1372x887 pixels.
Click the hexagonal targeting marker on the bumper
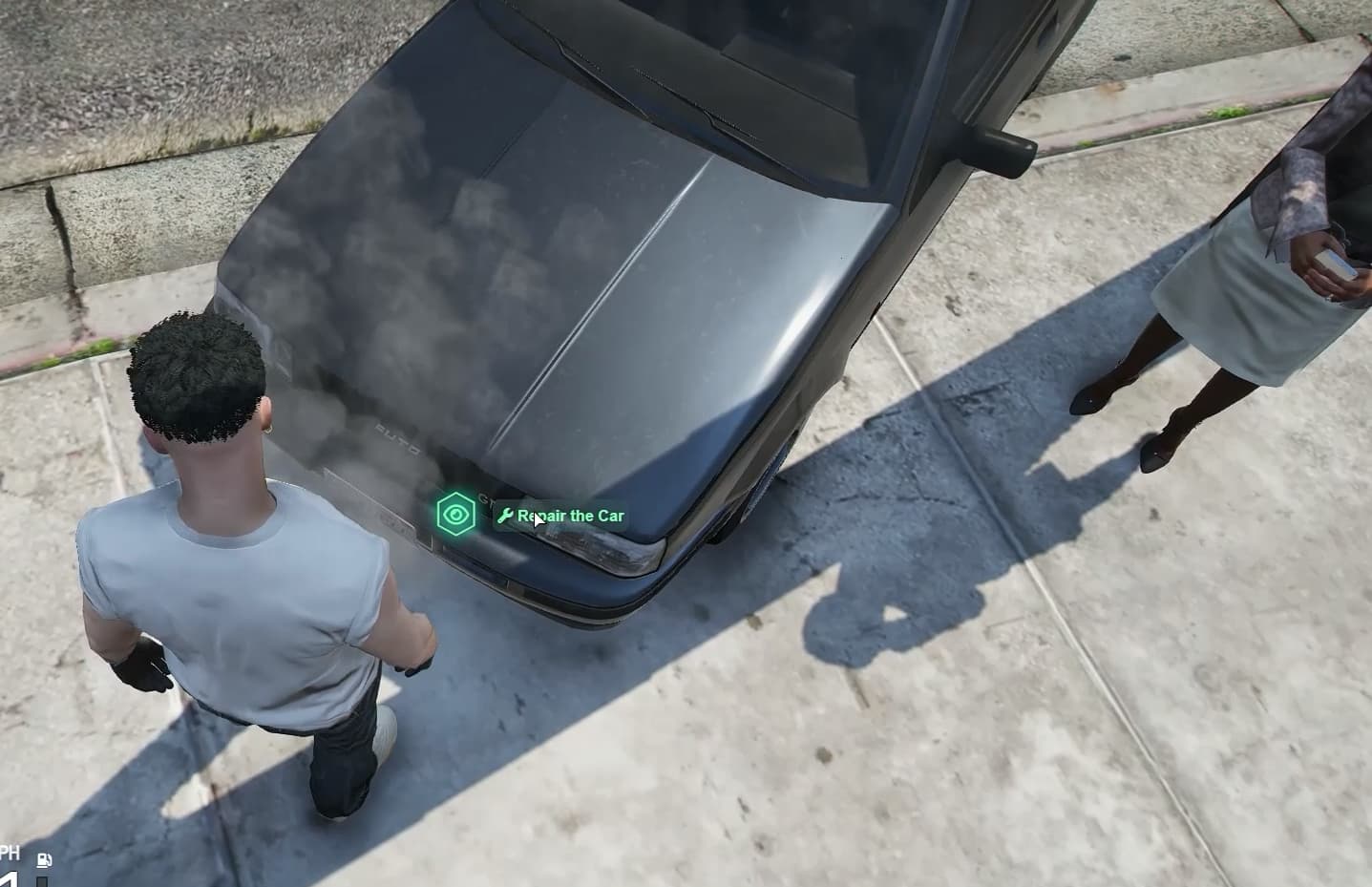point(456,514)
